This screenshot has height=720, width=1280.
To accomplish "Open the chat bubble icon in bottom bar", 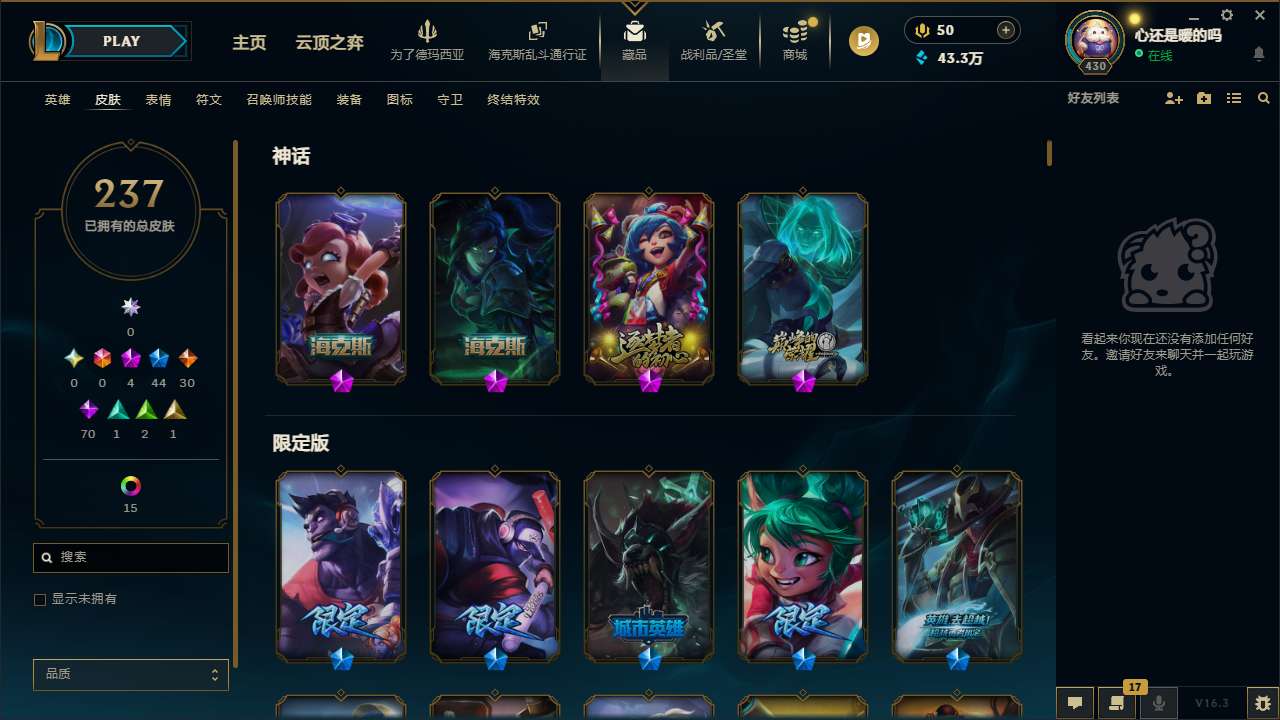I will coord(1077,703).
